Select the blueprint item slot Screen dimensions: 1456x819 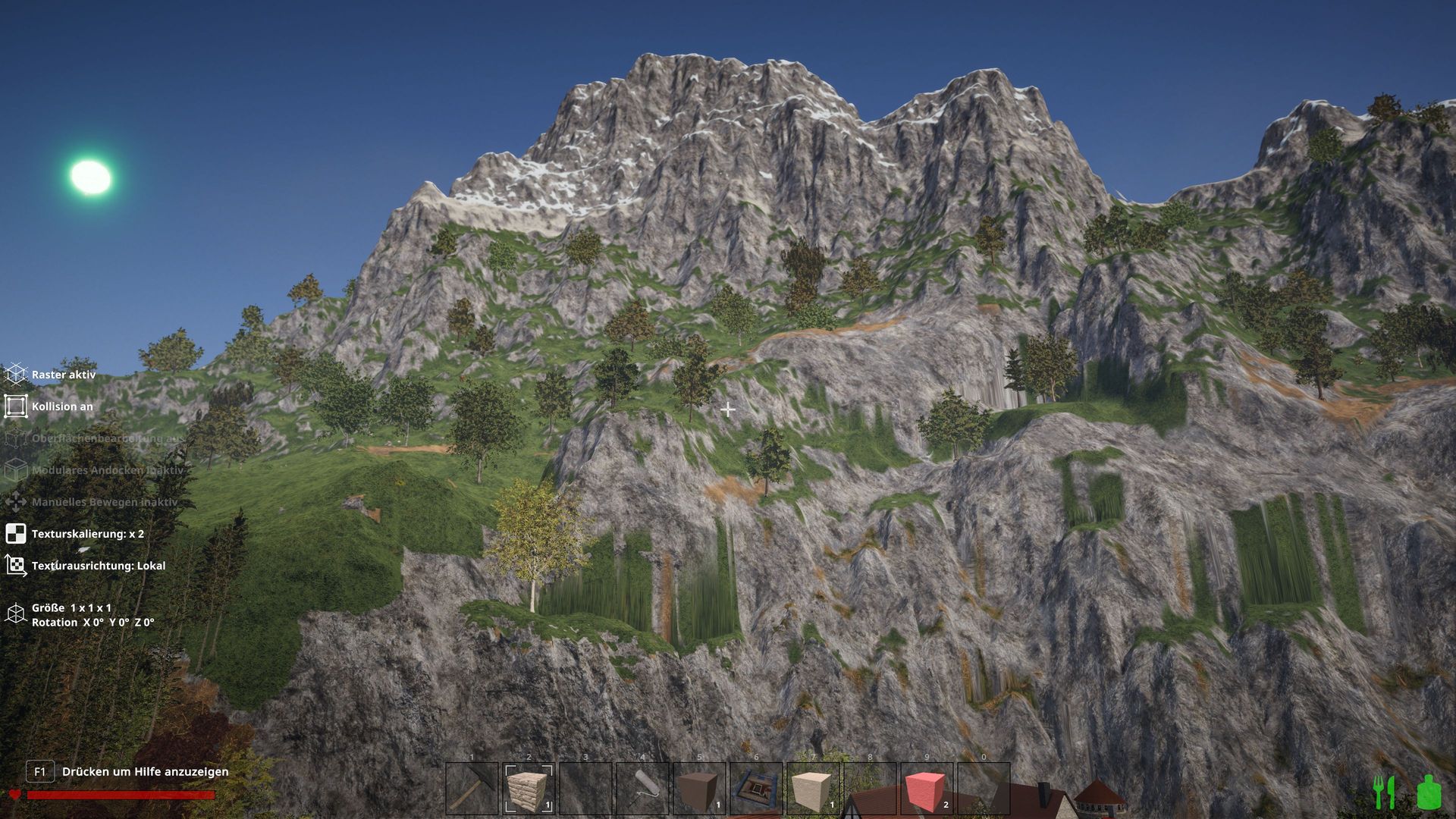point(756,789)
